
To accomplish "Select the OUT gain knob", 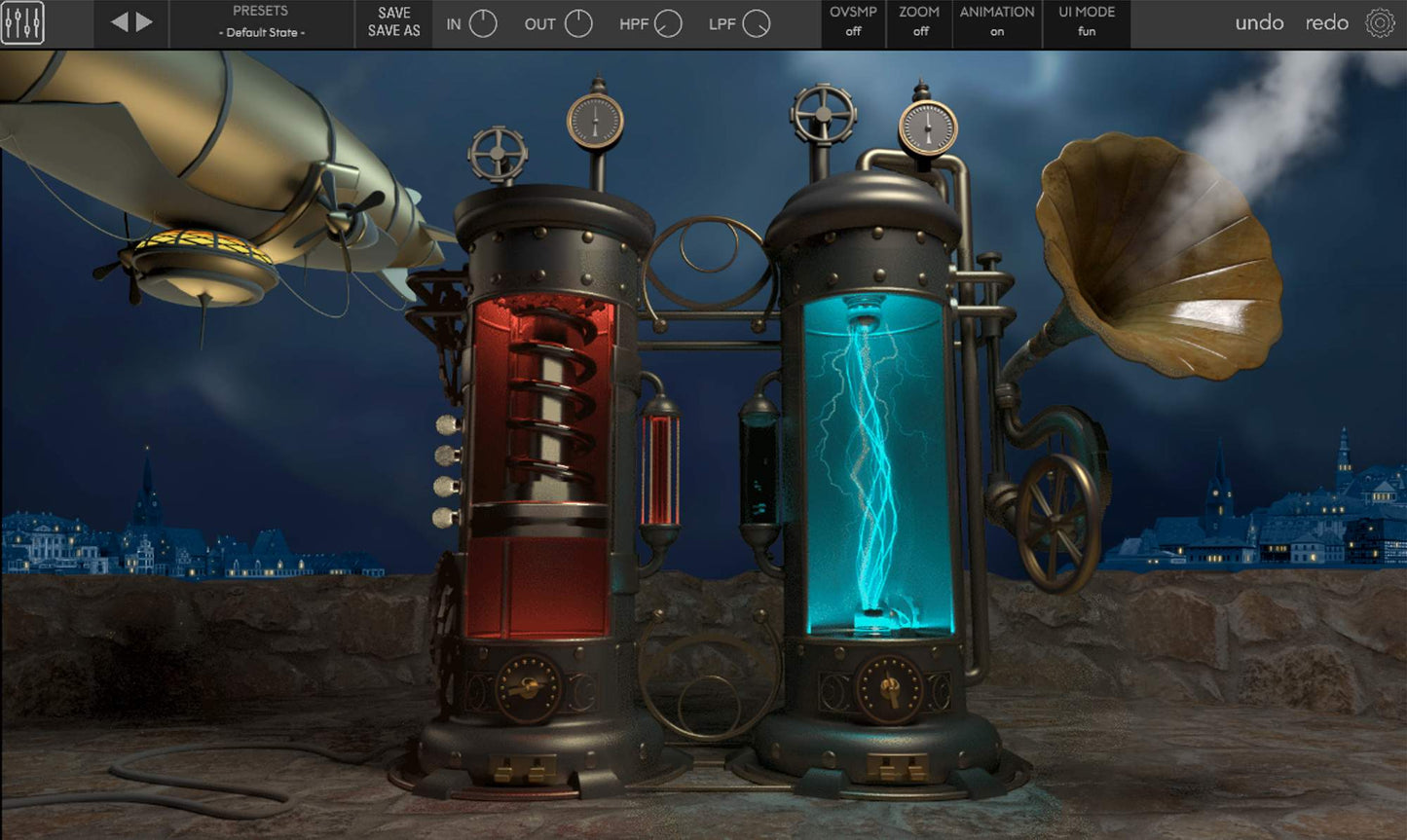I will coord(578,24).
